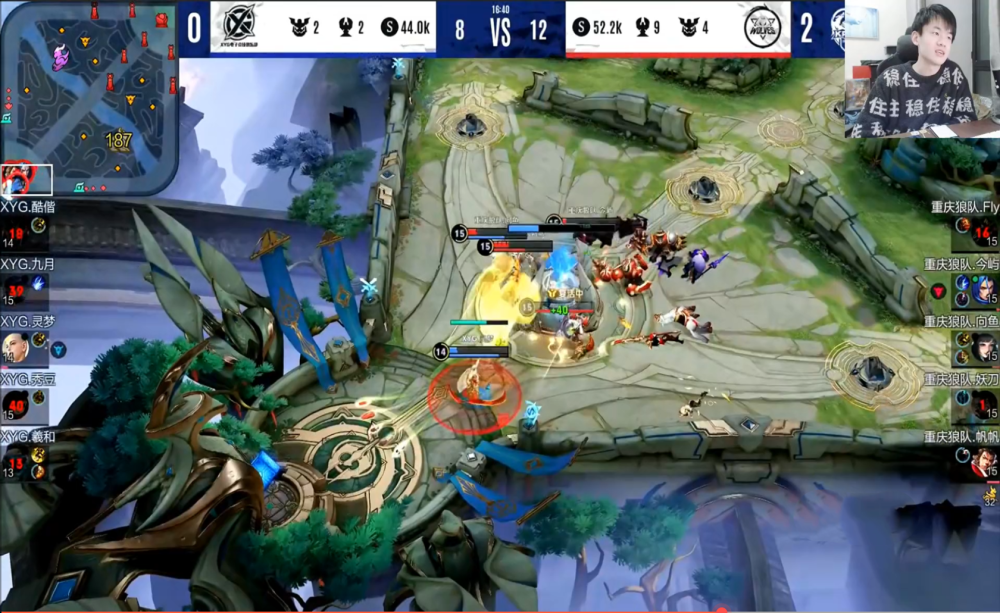Select player XYG.酷偕's hero portrait
1000x613 pixels.
pos(13,231)
